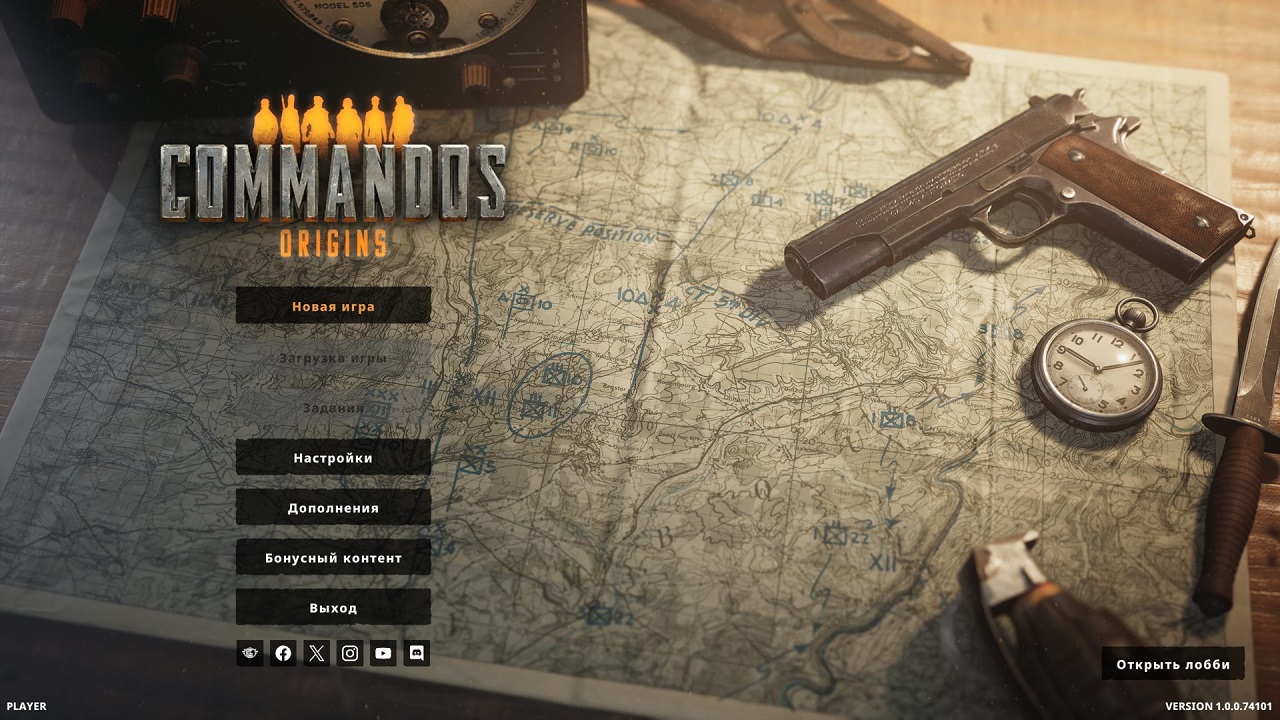
Task: Join Discord via the Discord icon
Action: coord(419,653)
